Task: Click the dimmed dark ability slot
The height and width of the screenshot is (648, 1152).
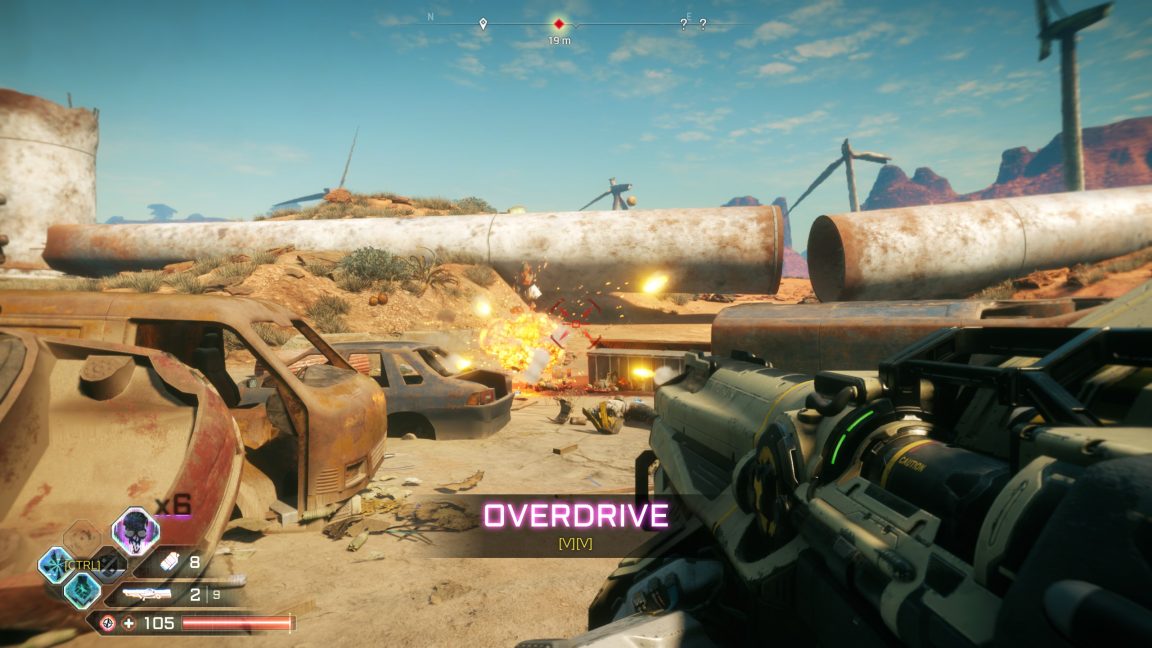Action: (109, 566)
